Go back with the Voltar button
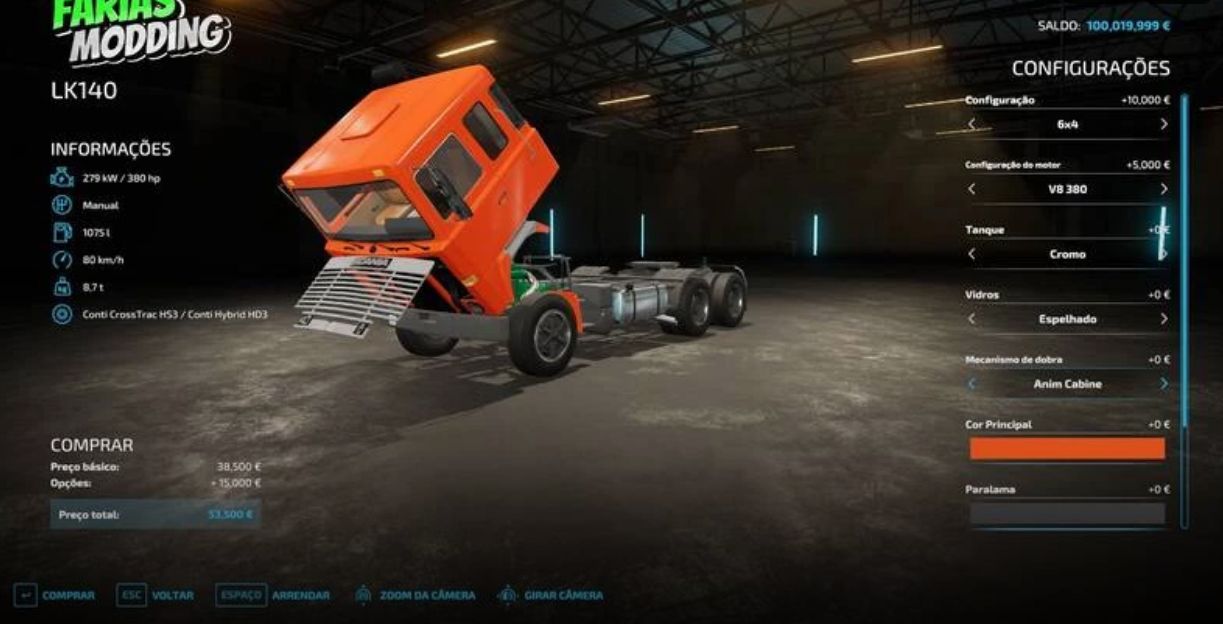This screenshot has height=624, width=1223. (156, 595)
